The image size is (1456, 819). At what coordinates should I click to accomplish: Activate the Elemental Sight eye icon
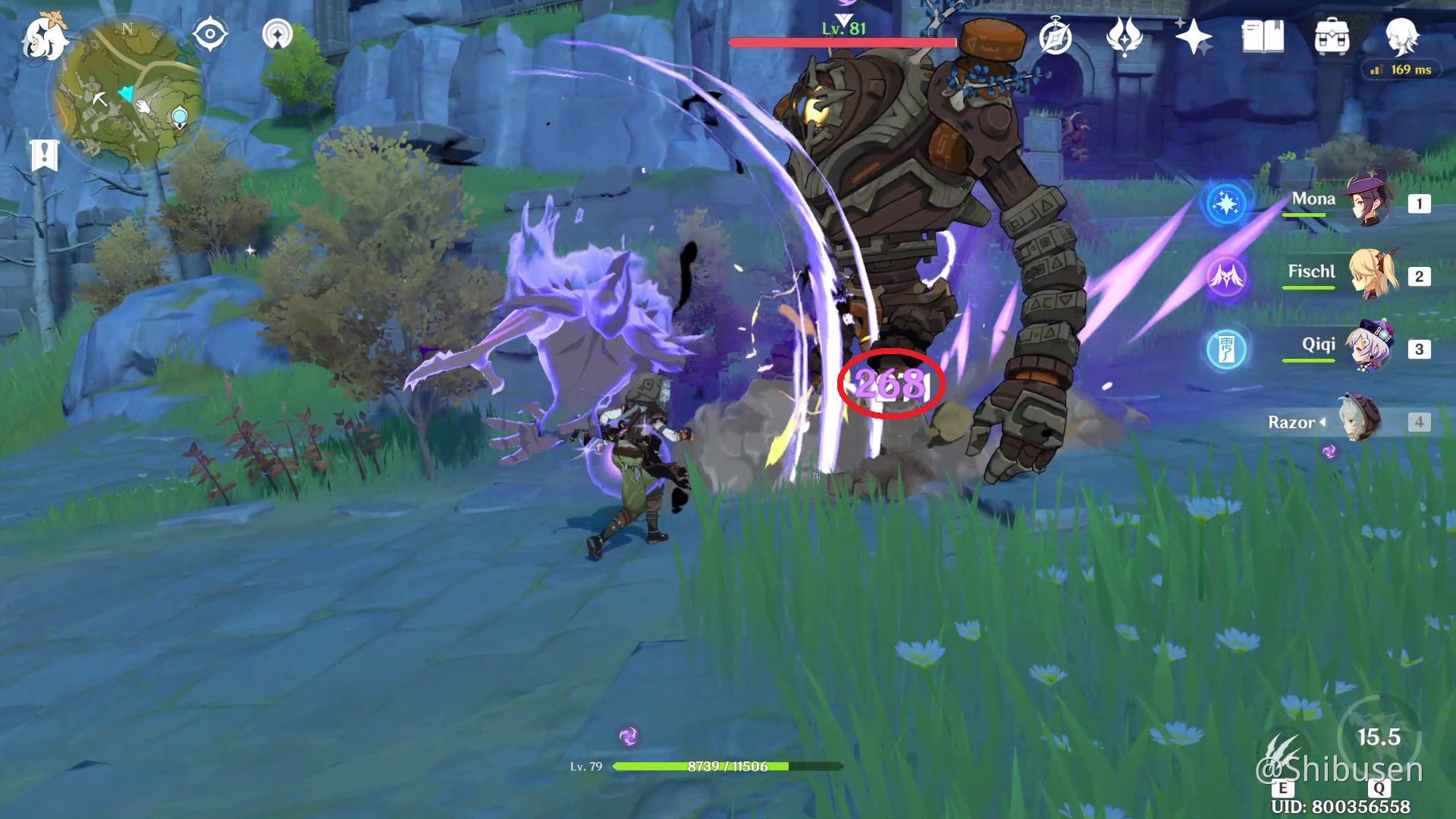[210, 33]
